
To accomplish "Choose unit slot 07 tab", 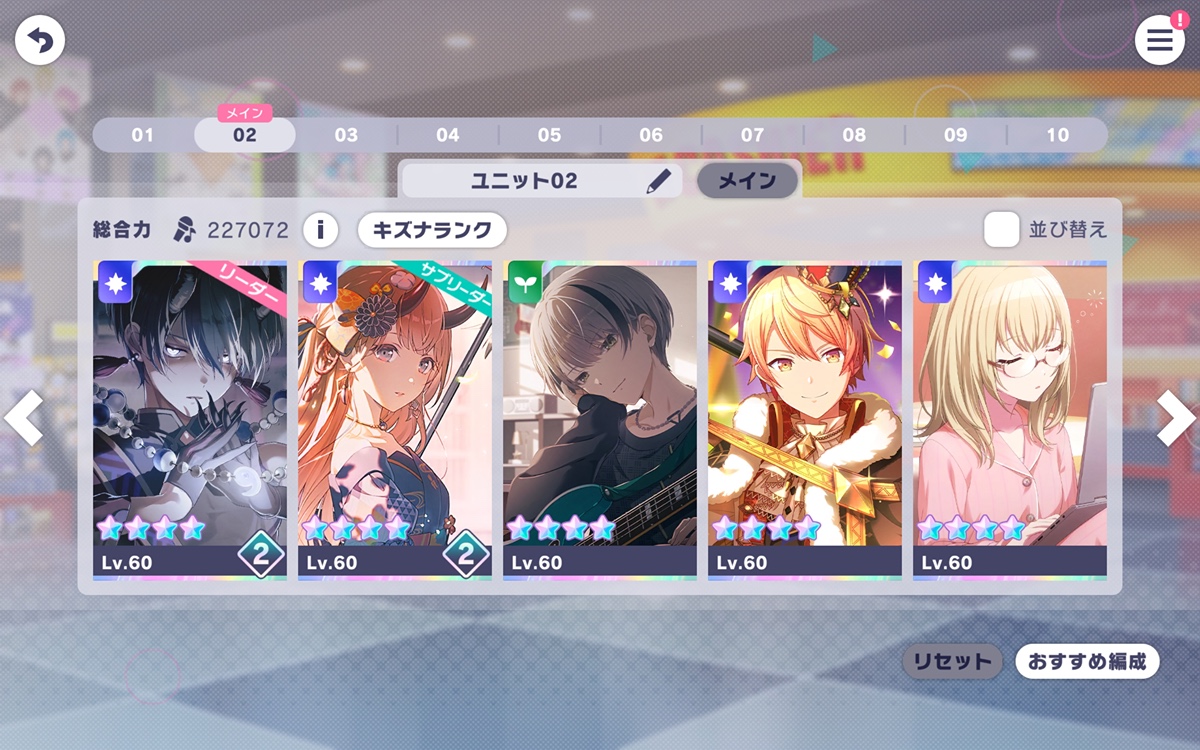I will click(x=752, y=135).
